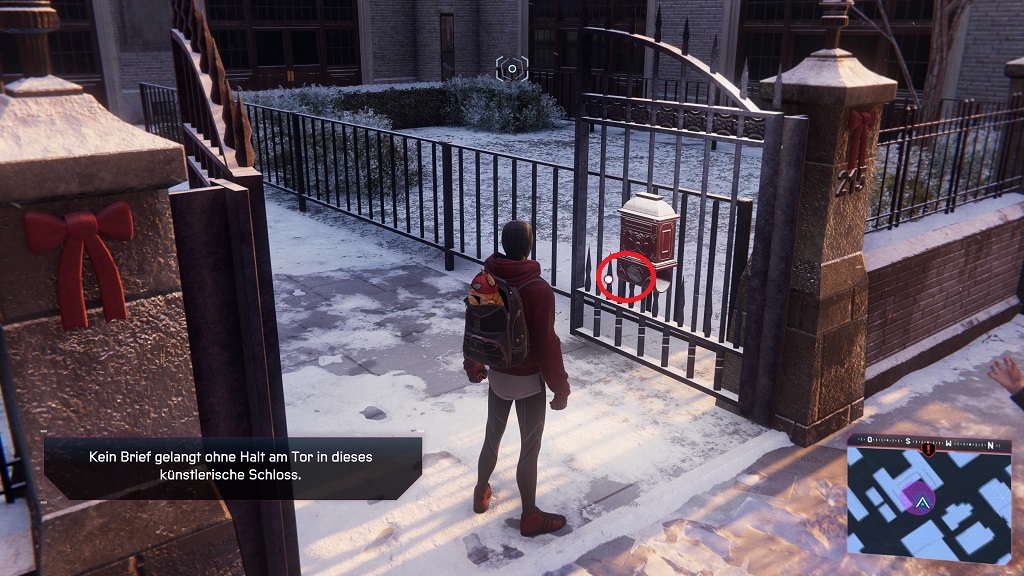Click the hexagonal waypoint marker
The height and width of the screenshot is (576, 1024).
(512, 68)
